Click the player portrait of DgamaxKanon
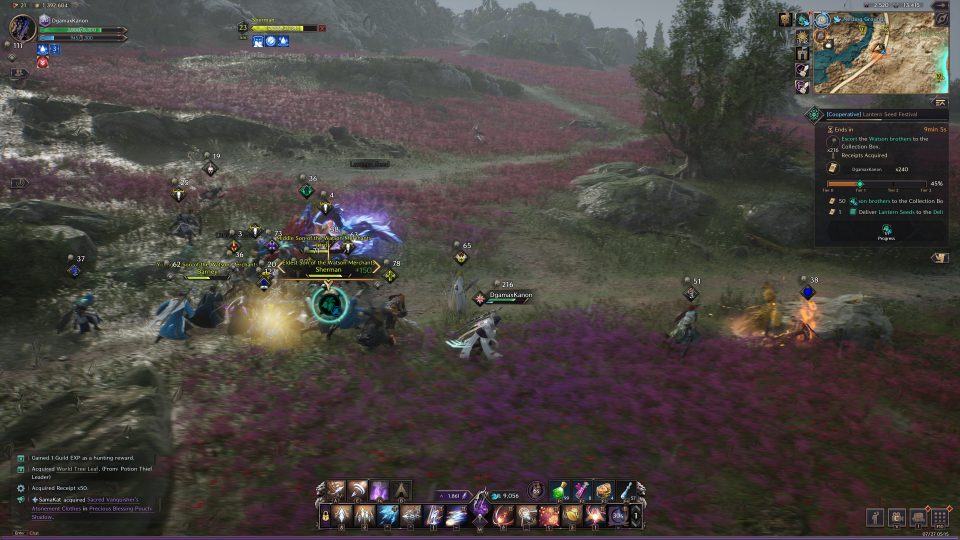Image resolution: width=960 pixels, height=540 pixels. point(19,28)
